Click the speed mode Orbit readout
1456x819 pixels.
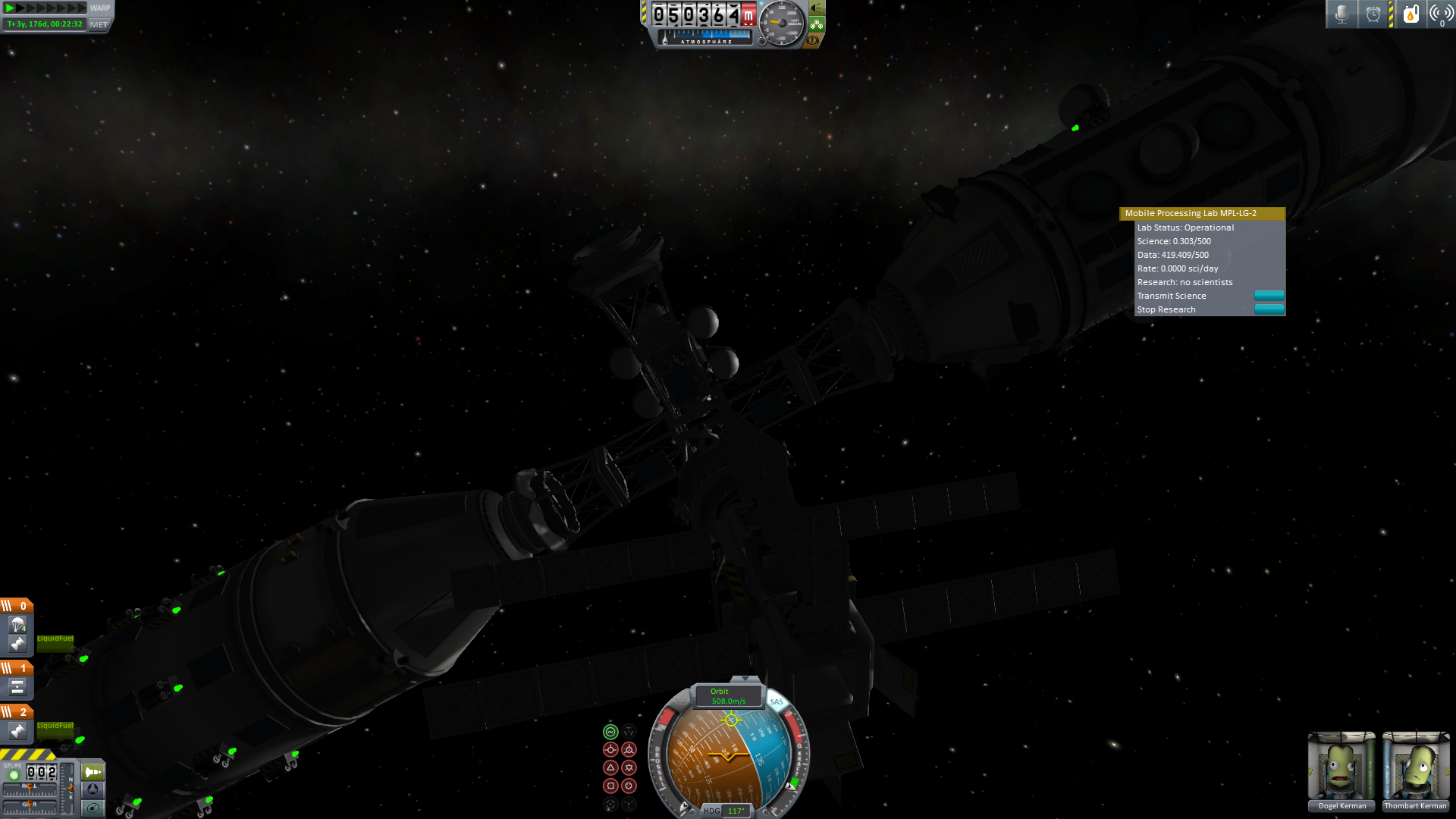coord(728,696)
